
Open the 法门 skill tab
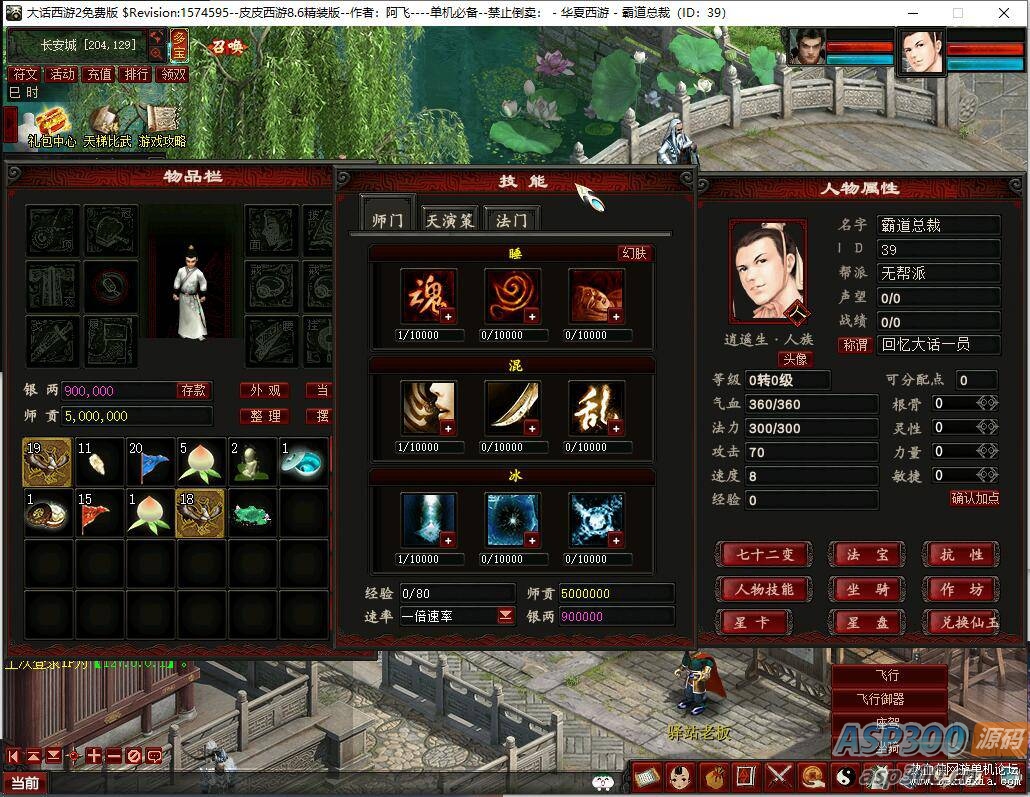coord(511,220)
